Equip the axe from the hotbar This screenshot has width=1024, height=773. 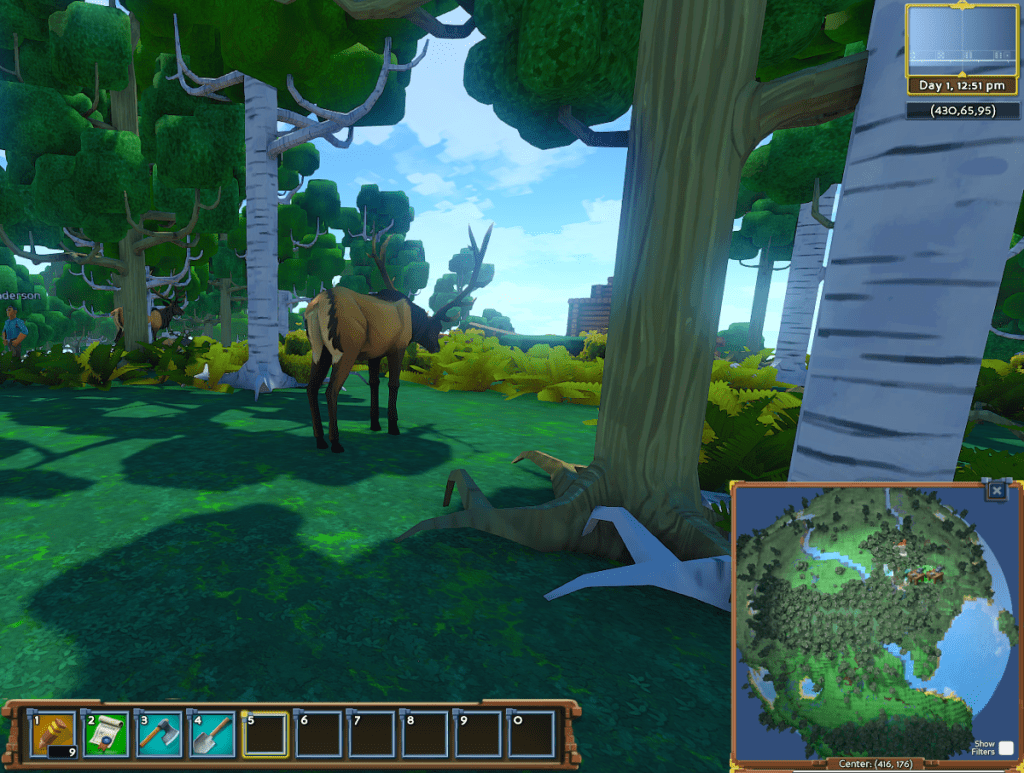pyautogui.click(x=159, y=735)
